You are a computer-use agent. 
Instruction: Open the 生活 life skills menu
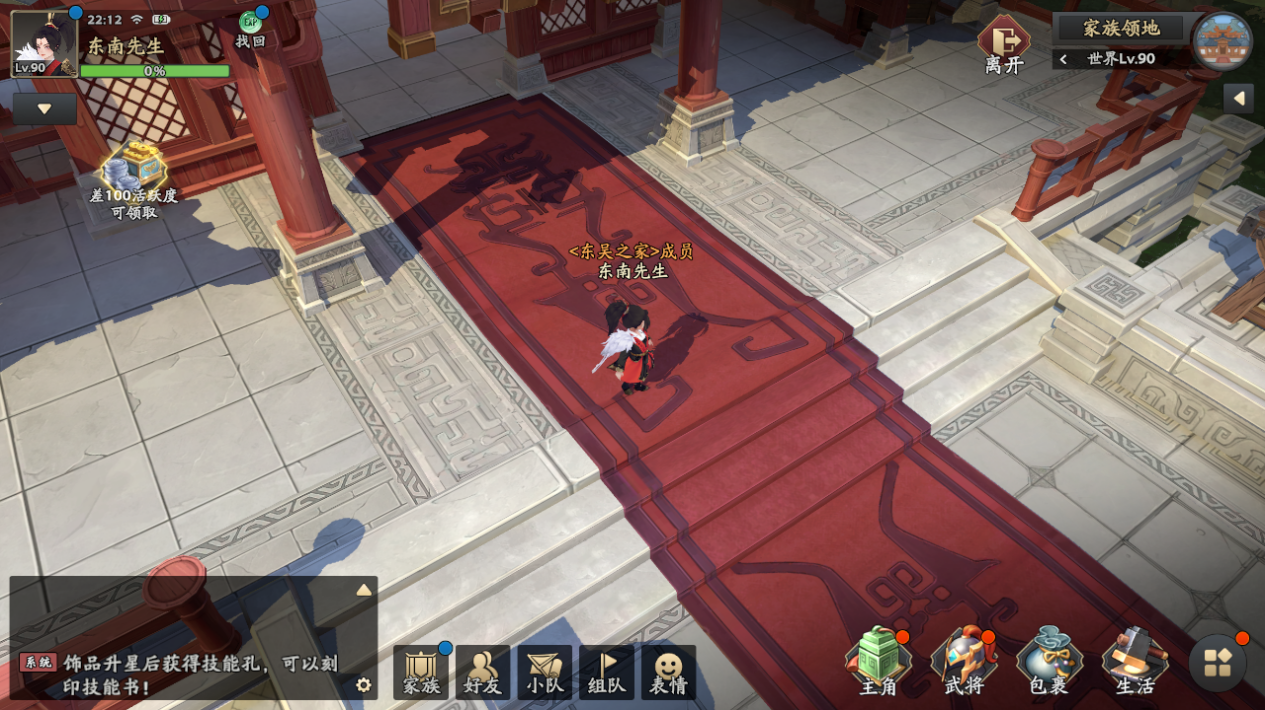(x=1135, y=662)
